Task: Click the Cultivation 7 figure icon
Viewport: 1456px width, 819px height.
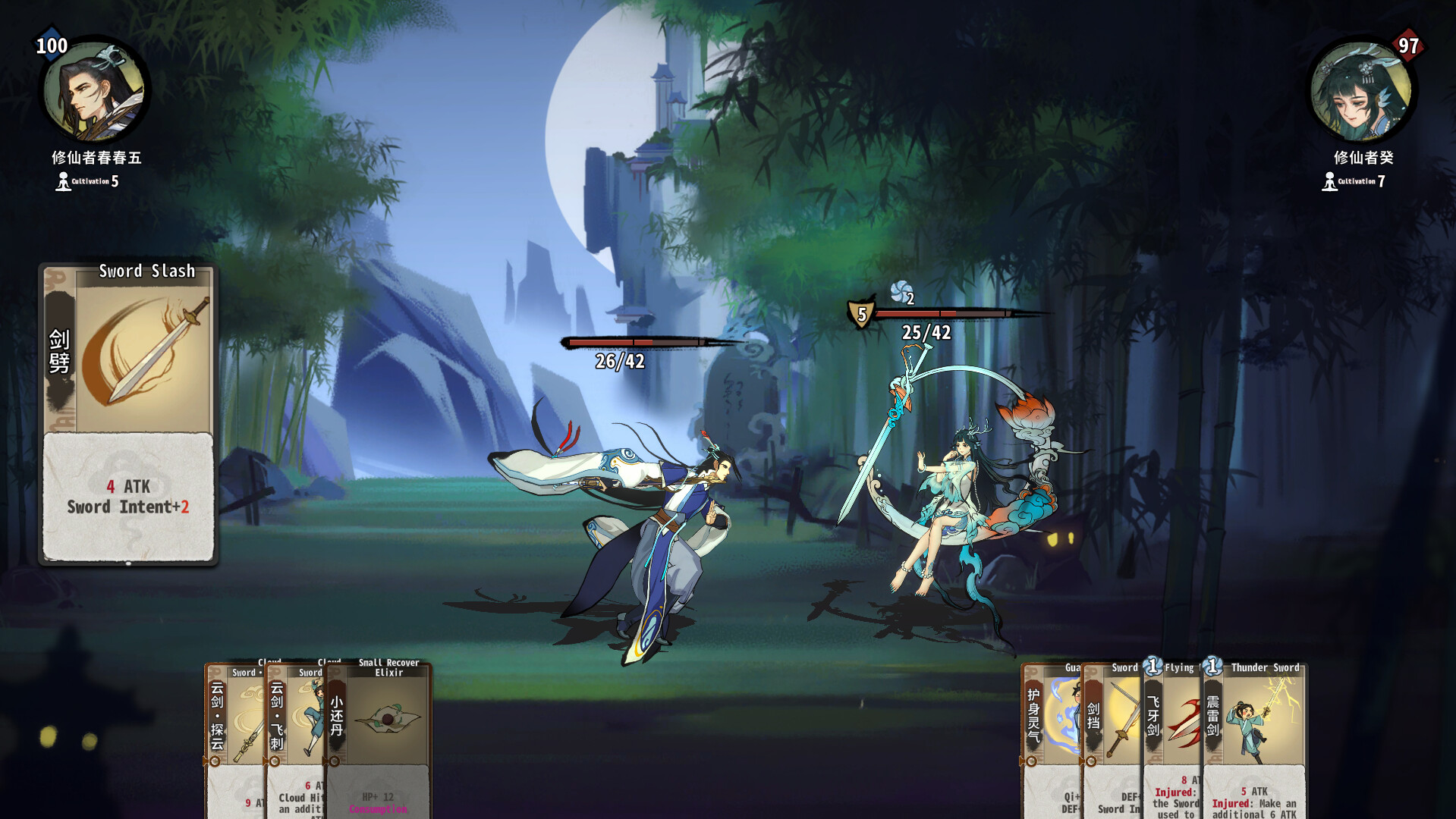Action: (x=1329, y=181)
